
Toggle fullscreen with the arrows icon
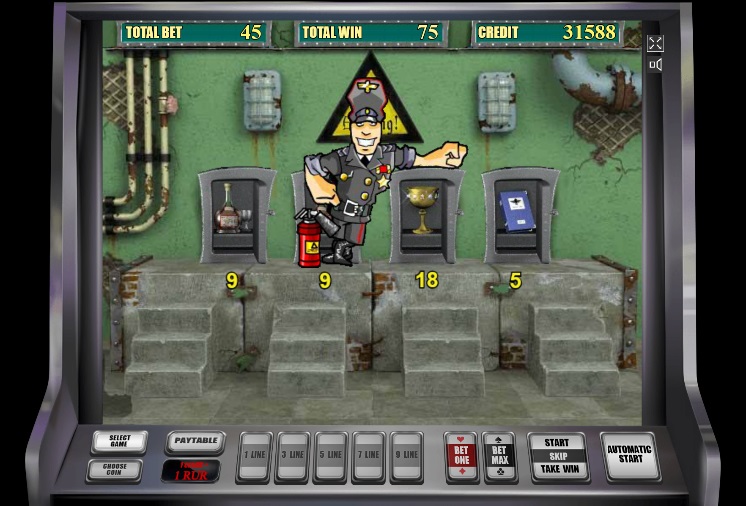(x=655, y=44)
